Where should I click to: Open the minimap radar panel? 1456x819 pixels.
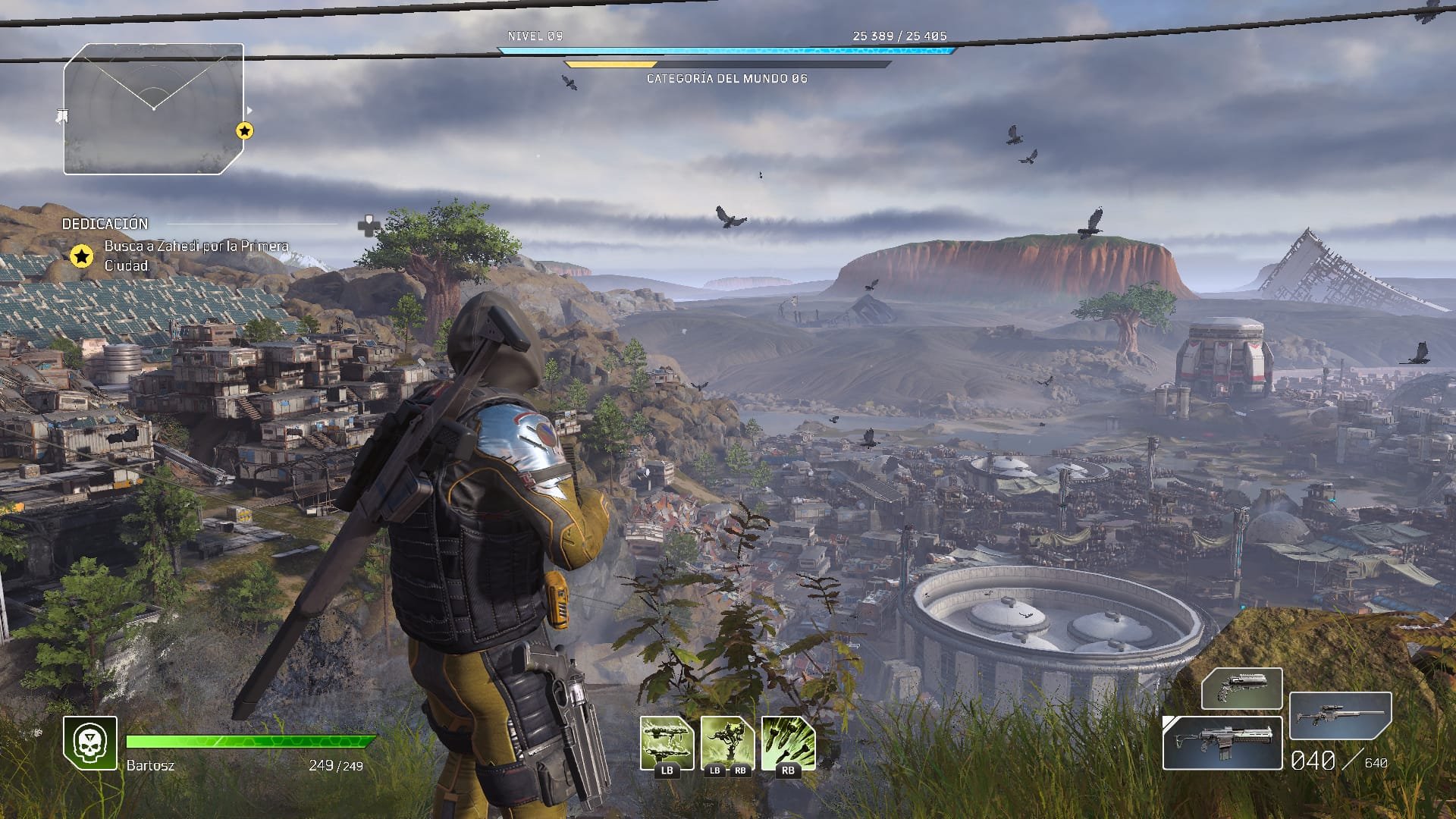(154, 109)
